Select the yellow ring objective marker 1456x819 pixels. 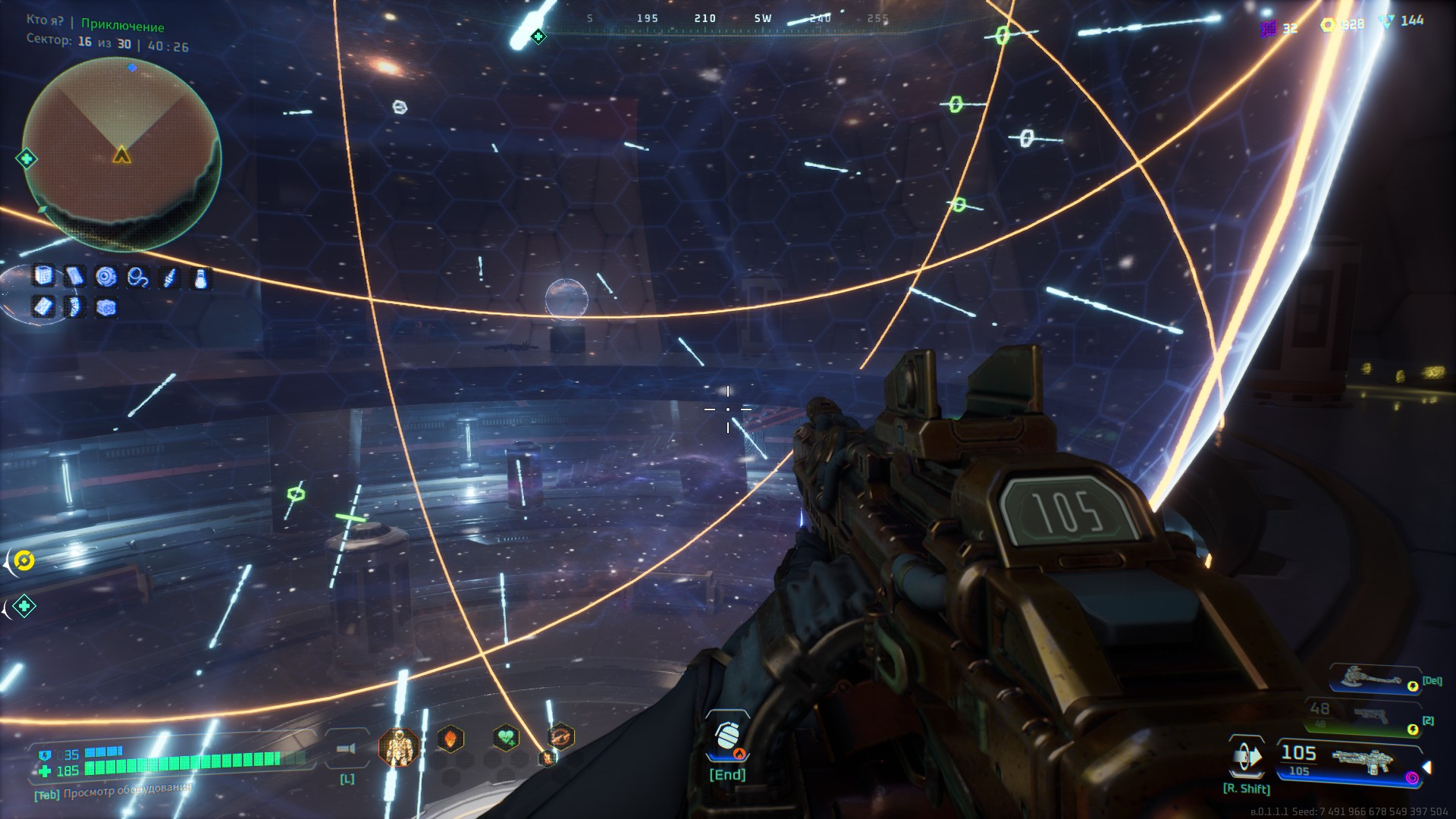(24, 560)
